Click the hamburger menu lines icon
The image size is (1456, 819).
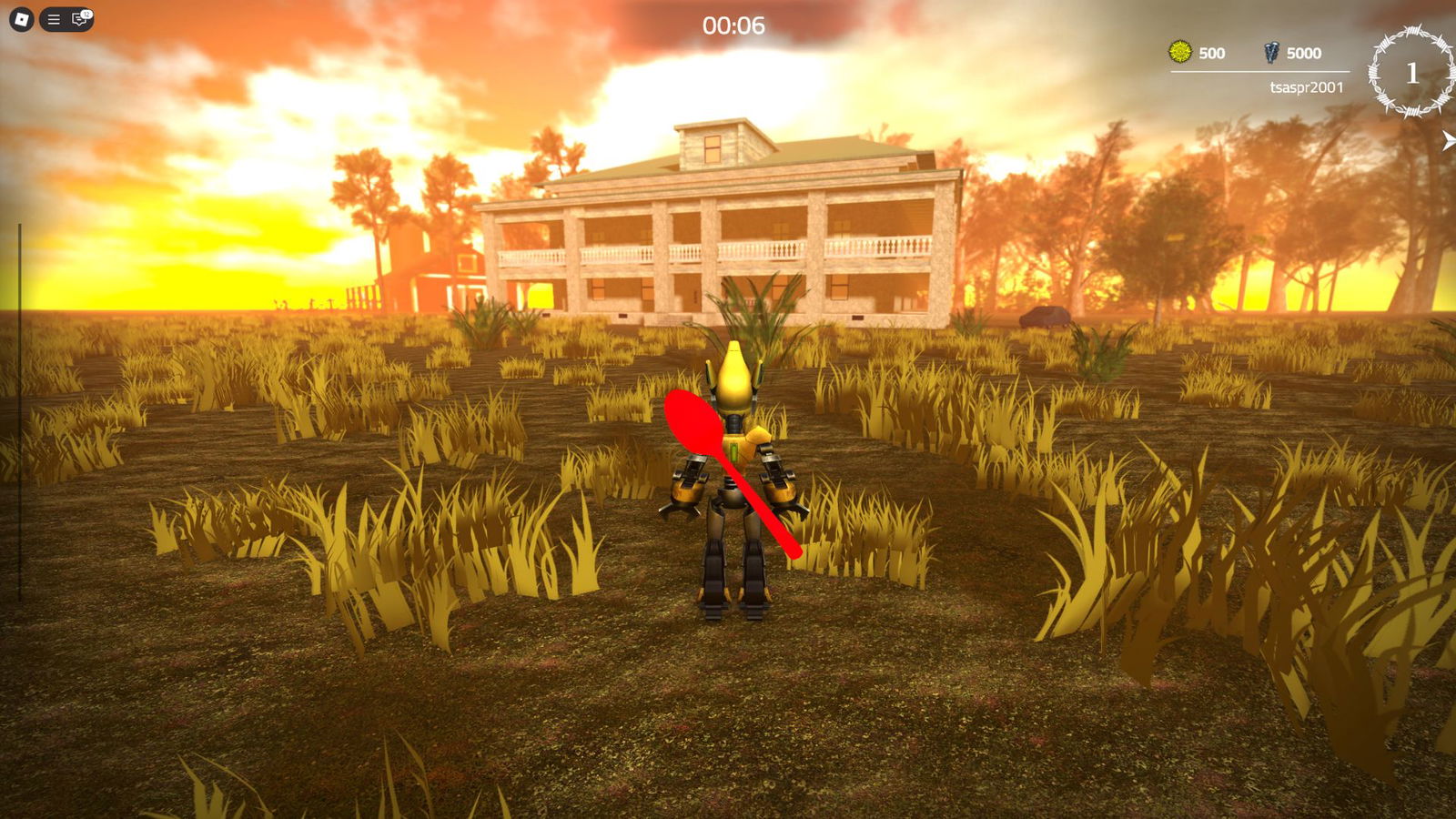tap(54, 19)
